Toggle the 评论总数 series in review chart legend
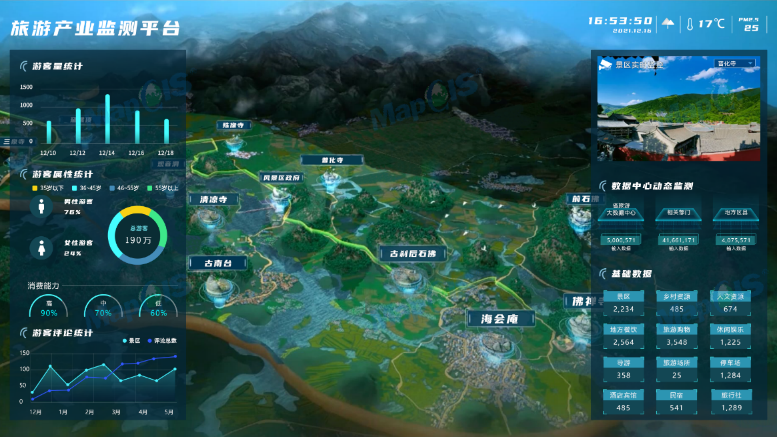 click(163, 341)
